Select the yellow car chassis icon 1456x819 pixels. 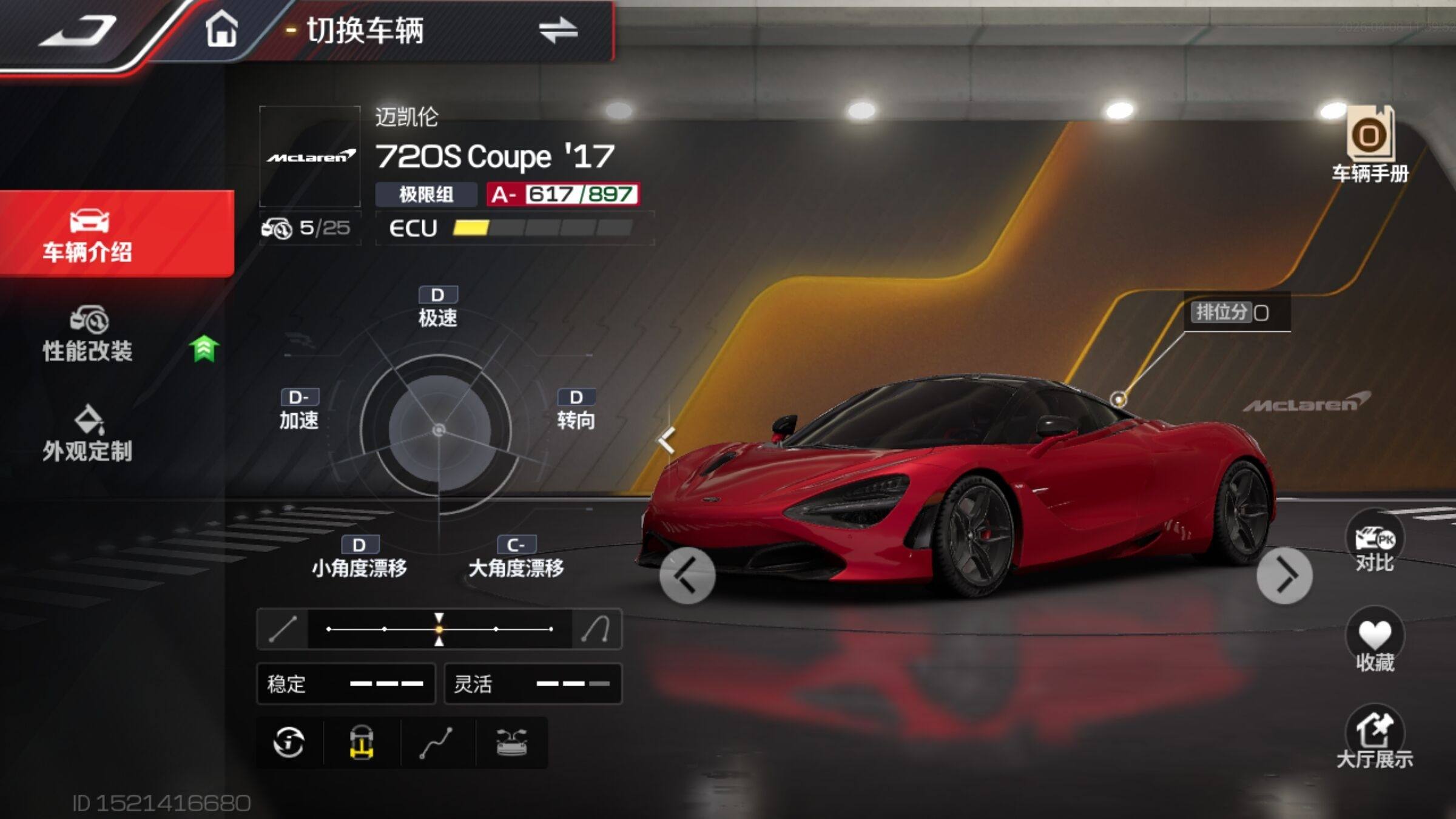(x=362, y=743)
